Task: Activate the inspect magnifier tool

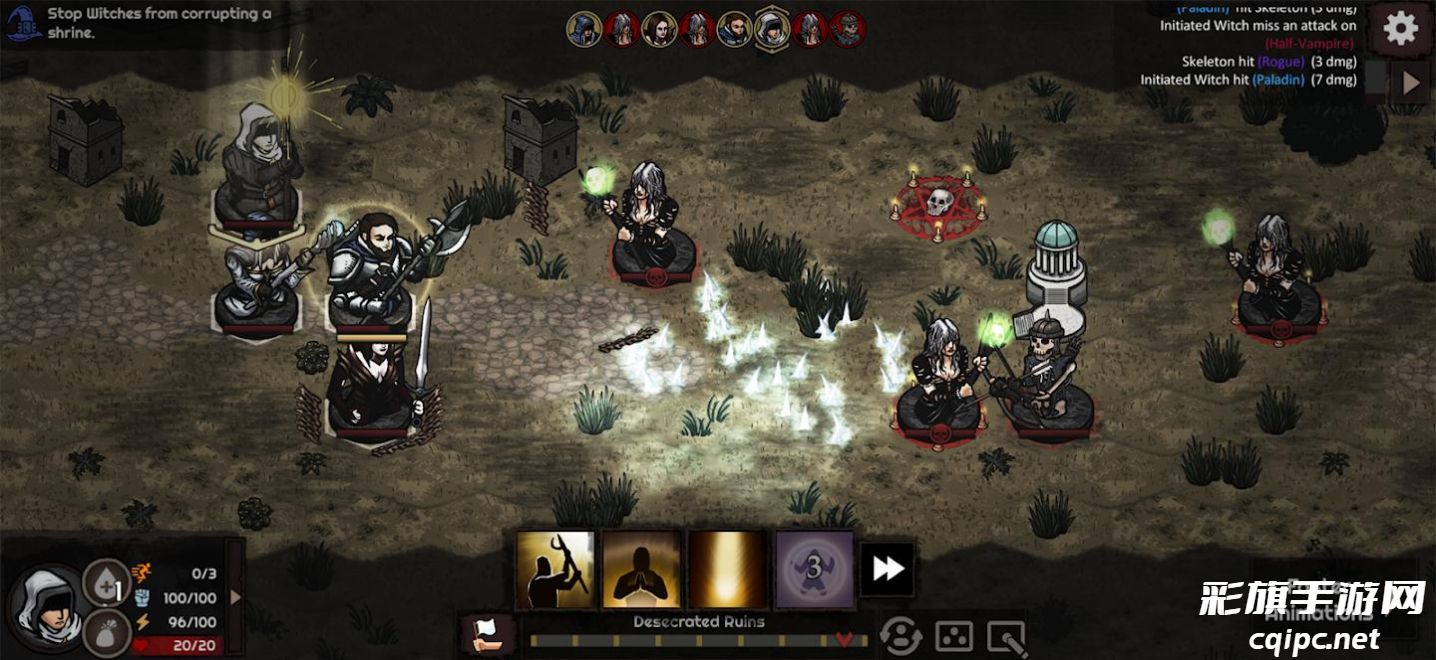Action: tap(1006, 637)
